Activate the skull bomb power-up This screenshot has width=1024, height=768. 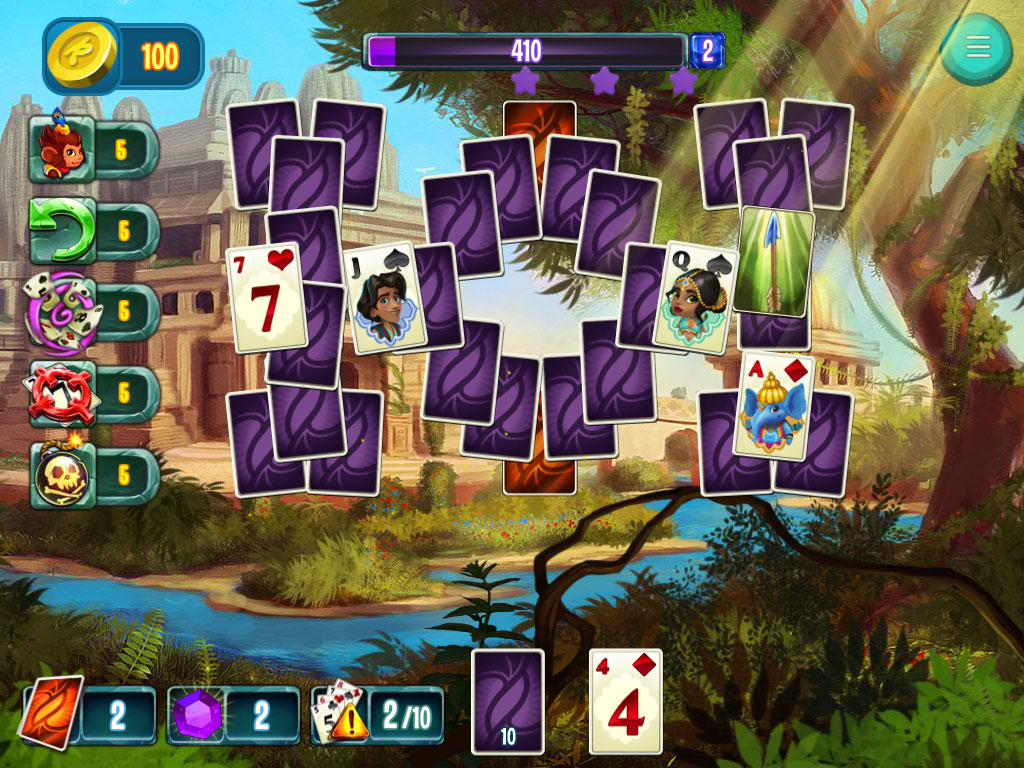pyautogui.click(x=63, y=476)
